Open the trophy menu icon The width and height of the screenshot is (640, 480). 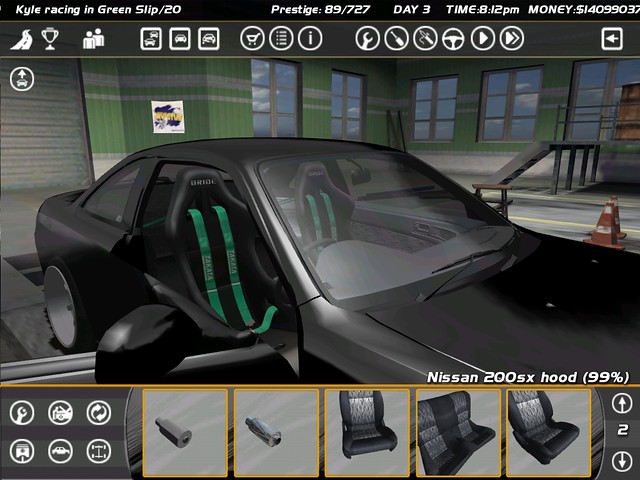tap(49, 39)
